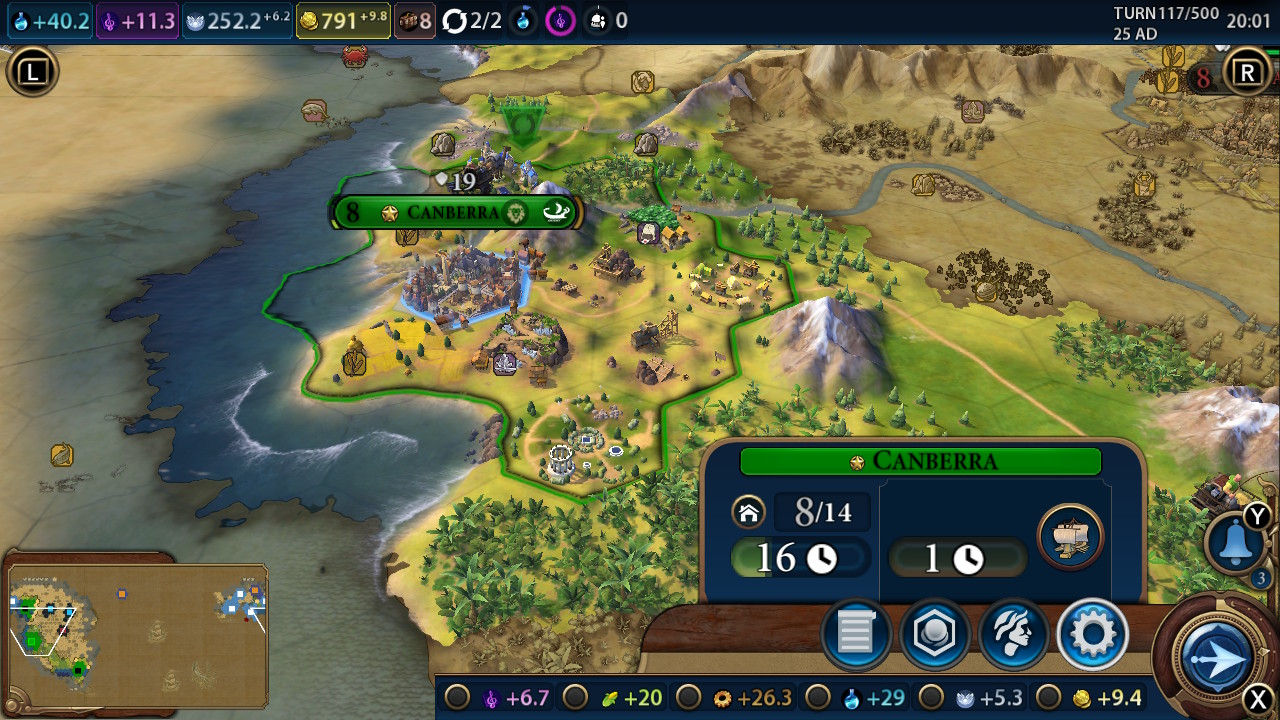The height and width of the screenshot is (720, 1280).
Task: Toggle the food yield focus circle
Action: tap(575, 697)
